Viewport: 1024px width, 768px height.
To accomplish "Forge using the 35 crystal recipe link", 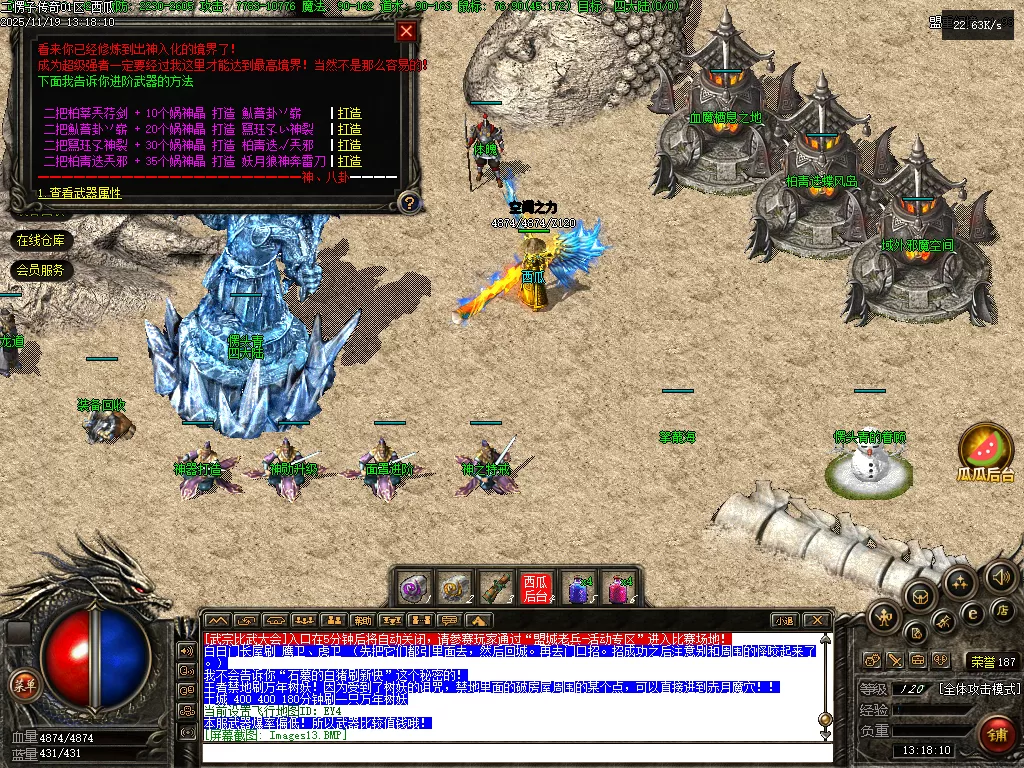I will (349, 161).
